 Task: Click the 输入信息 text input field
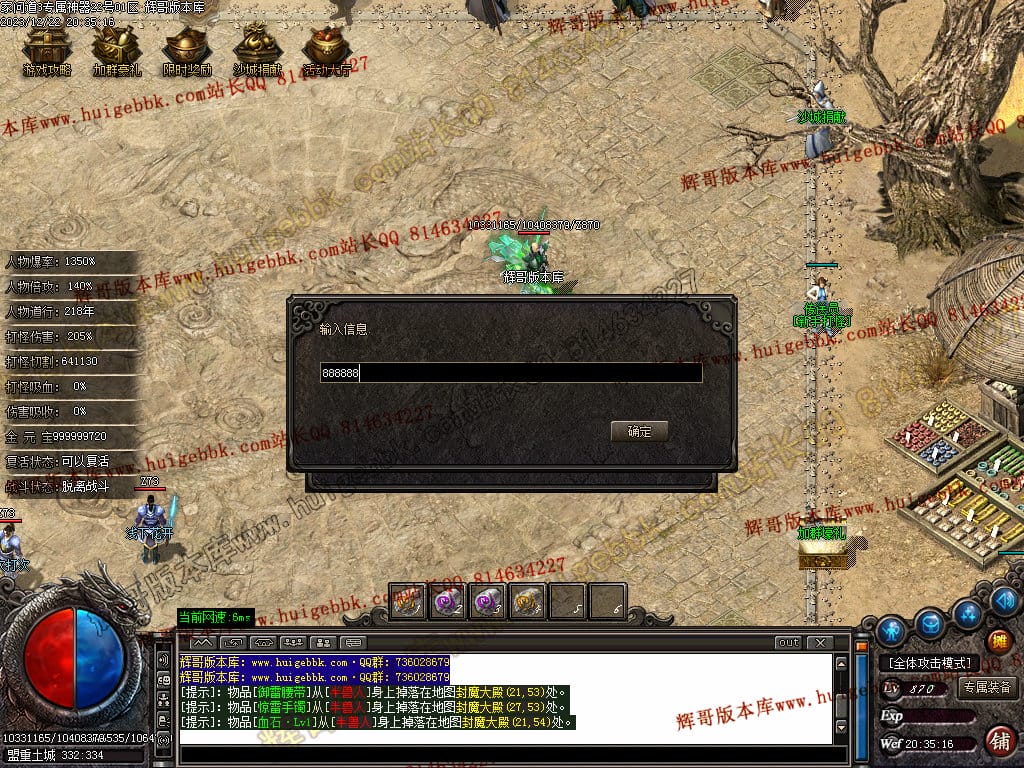[510, 373]
